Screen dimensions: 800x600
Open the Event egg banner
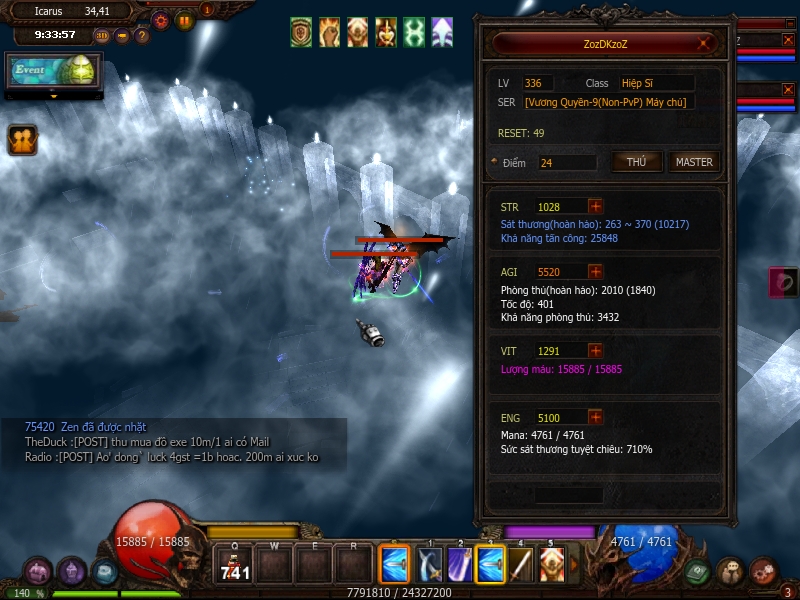pos(55,73)
